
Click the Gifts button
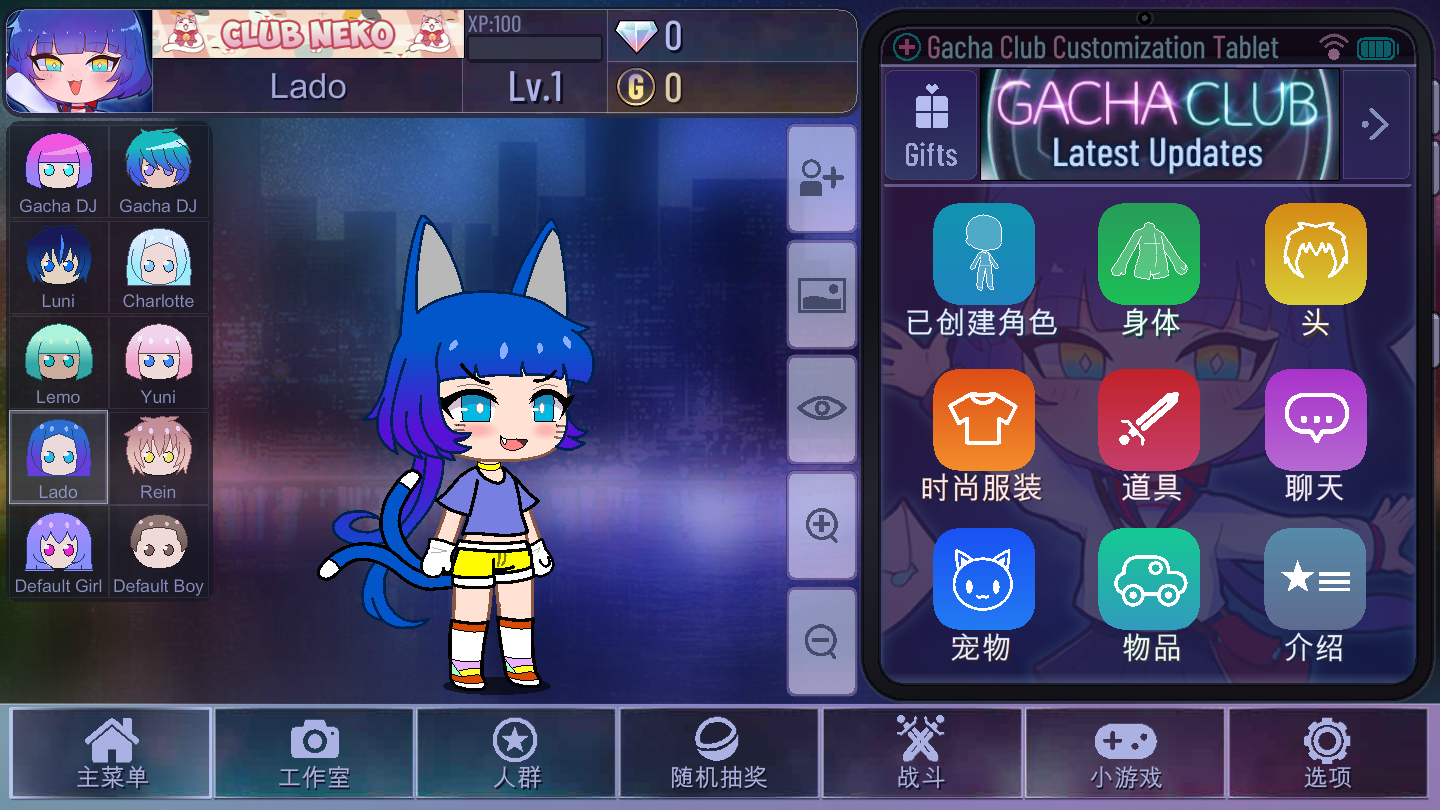coord(931,124)
